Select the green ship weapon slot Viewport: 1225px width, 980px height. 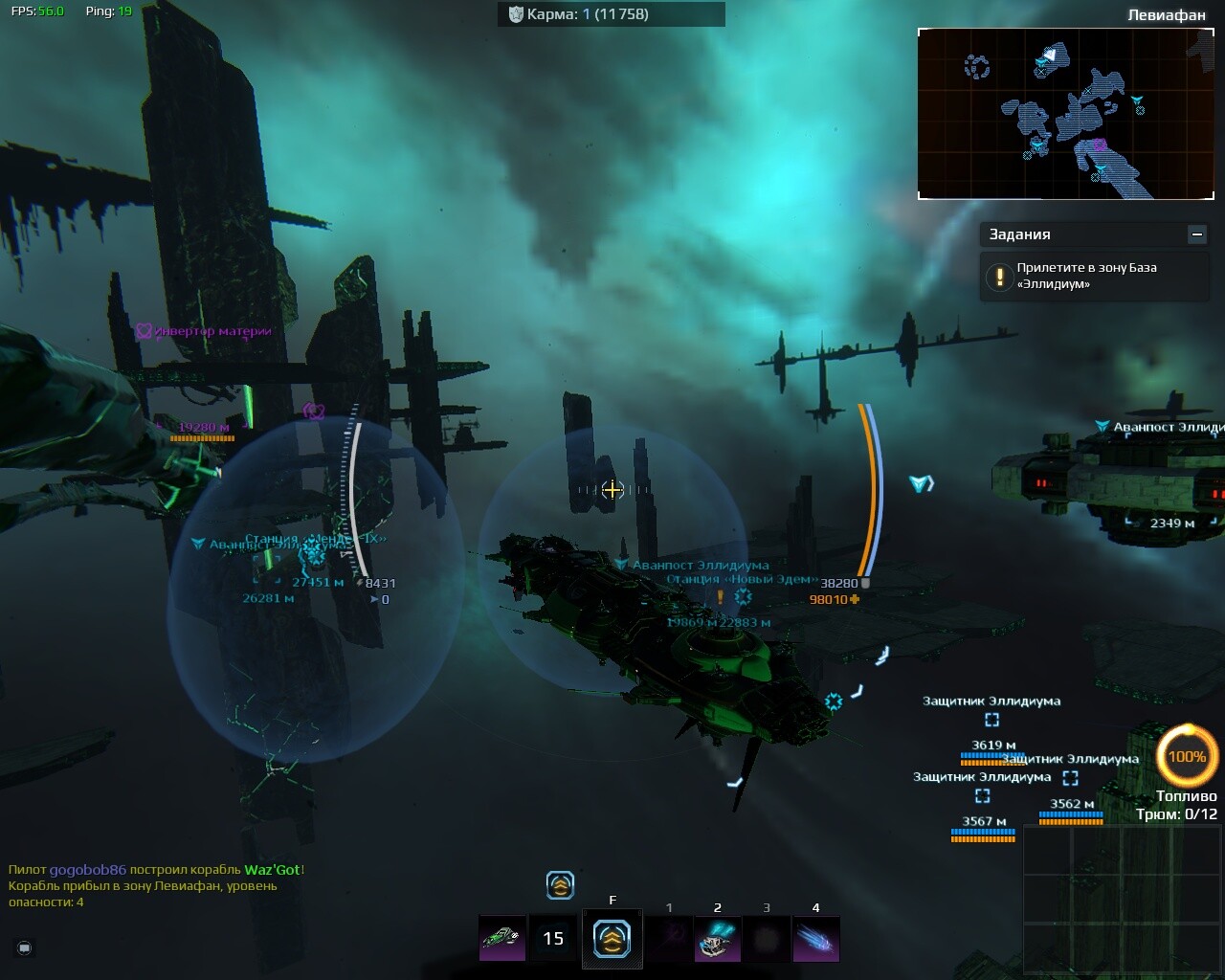pyautogui.click(x=501, y=938)
